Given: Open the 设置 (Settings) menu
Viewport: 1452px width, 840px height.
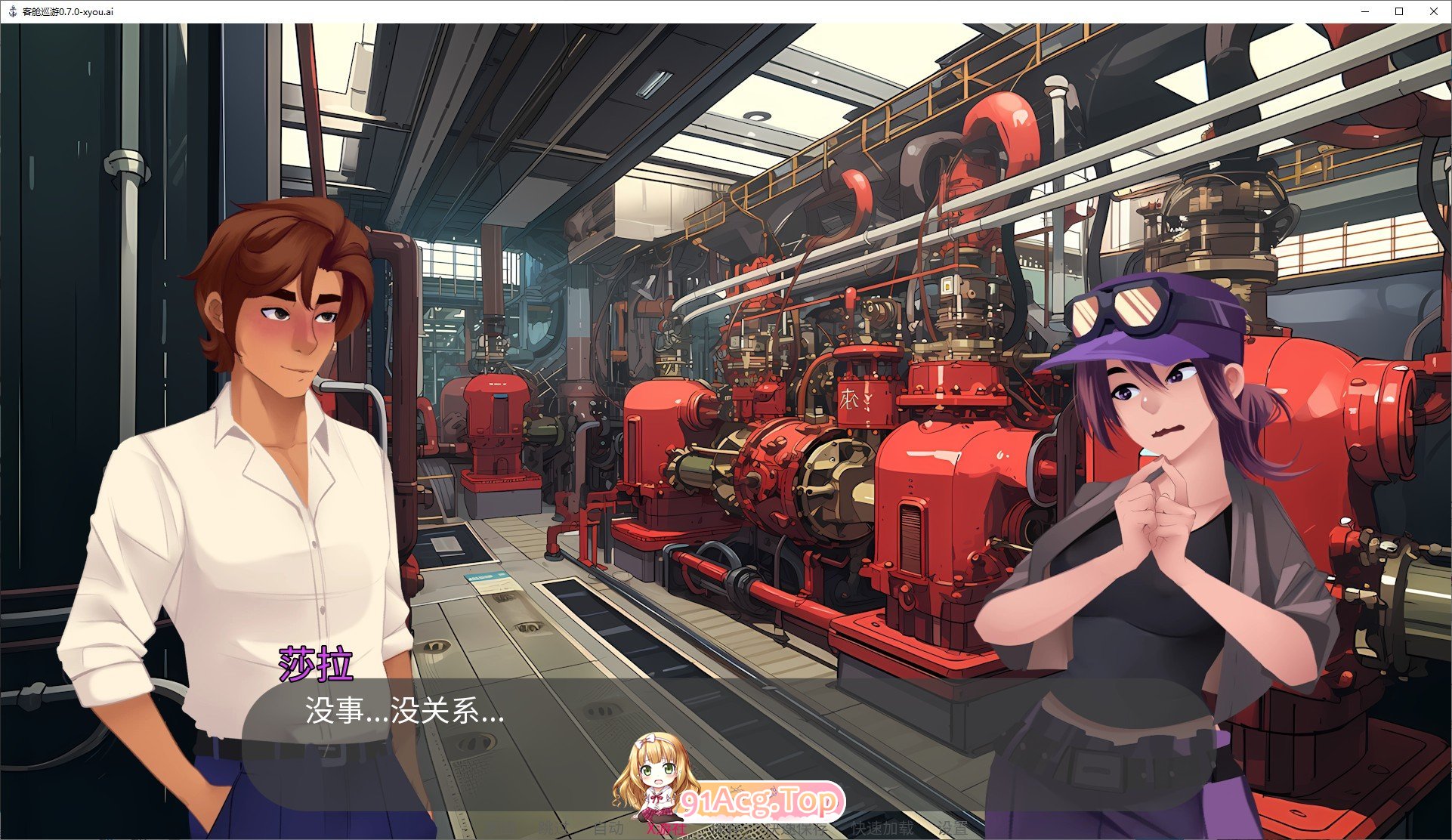Looking at the screenshot, I should (953, 828).
